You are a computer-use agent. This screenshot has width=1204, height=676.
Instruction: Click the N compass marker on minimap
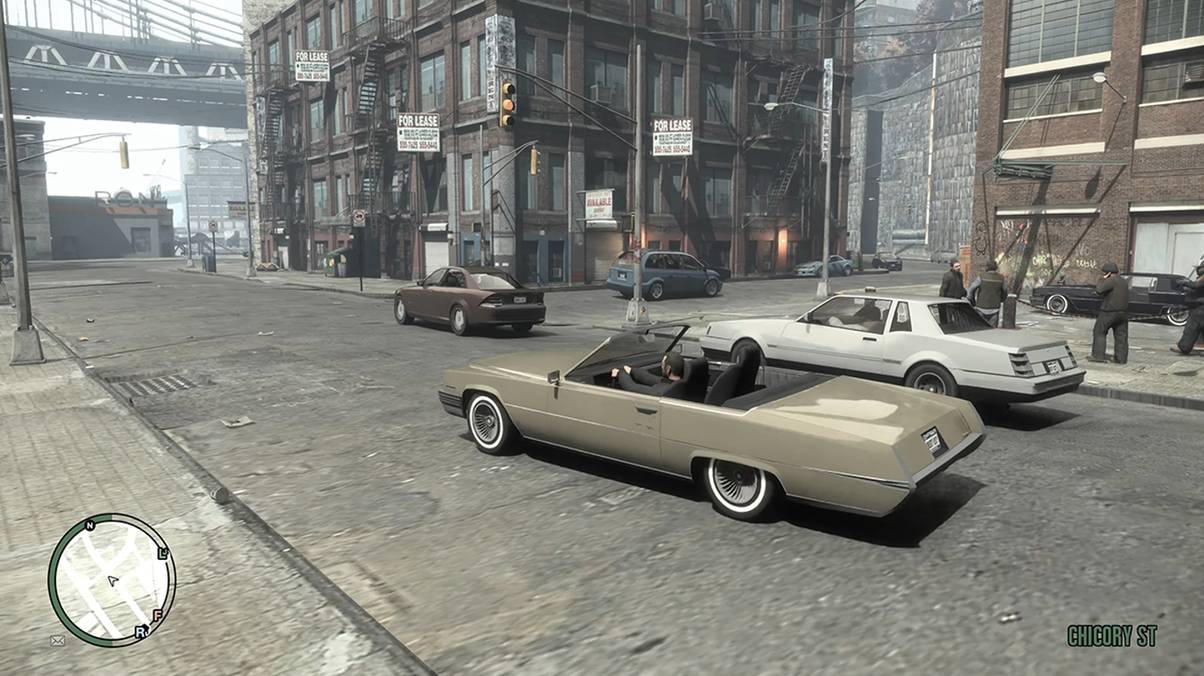(x=89, y=524)
